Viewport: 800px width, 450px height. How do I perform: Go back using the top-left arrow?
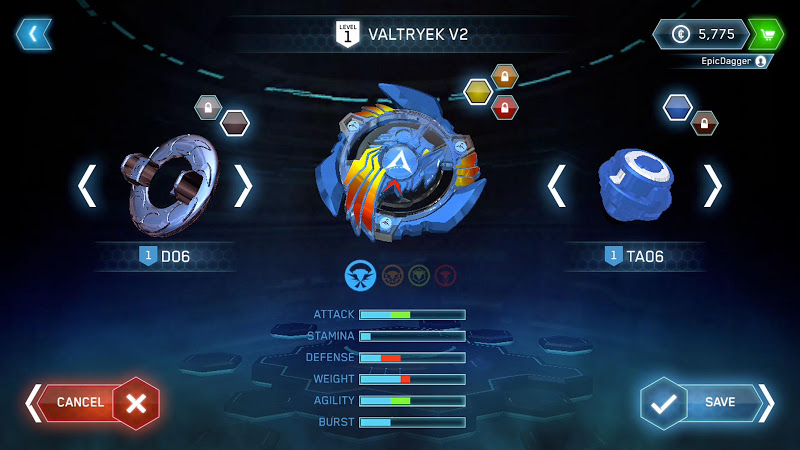pos(33,34)
